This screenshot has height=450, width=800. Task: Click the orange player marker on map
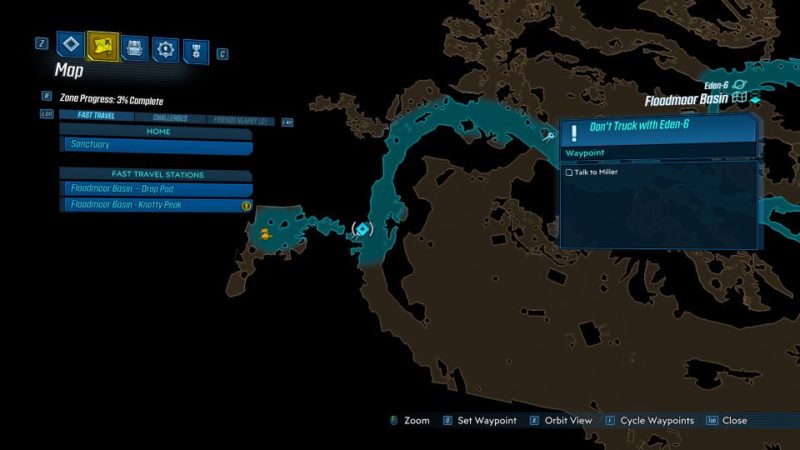pyautogui.click(x=265, y=234)
